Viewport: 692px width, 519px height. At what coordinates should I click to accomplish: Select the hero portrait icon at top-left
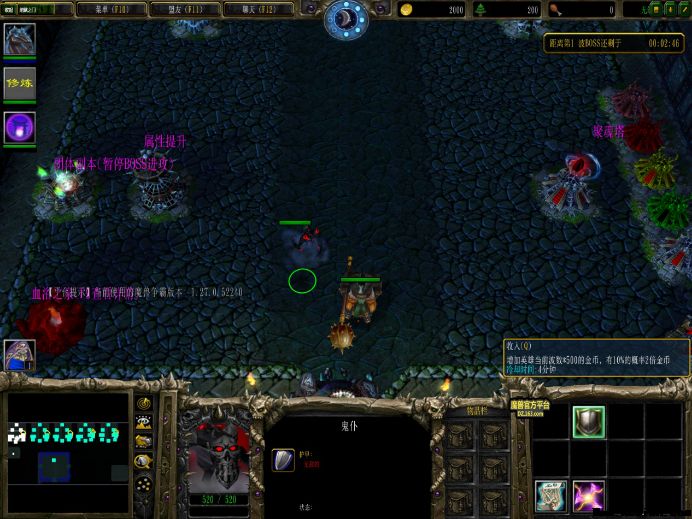coord(19,40)
